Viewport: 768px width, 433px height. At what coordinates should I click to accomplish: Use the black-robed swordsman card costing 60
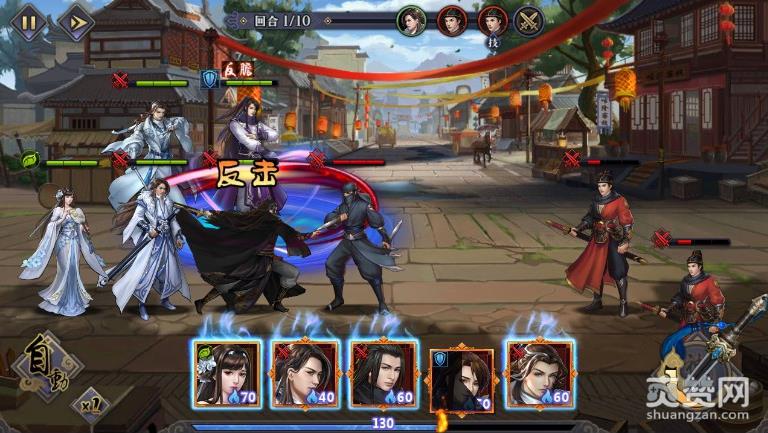tap(383, 374)
